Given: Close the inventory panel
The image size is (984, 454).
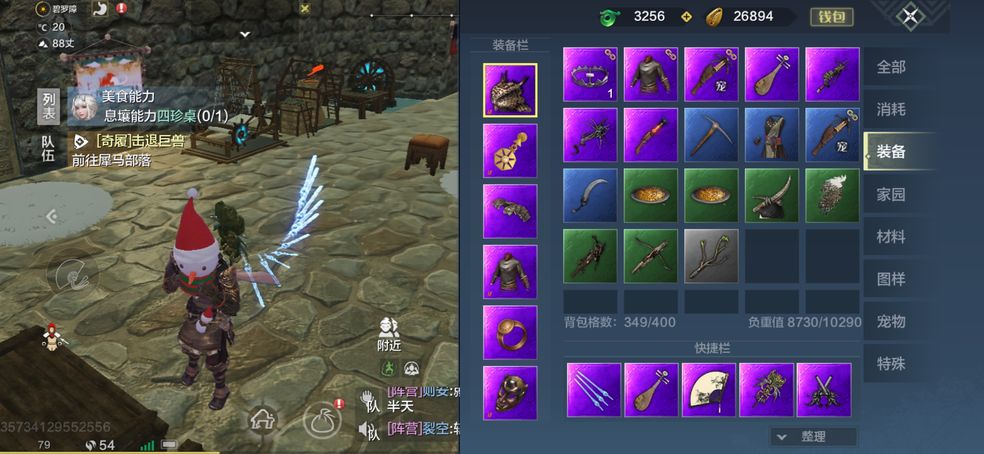Looking at the screenshot, I should click(909, 16).
